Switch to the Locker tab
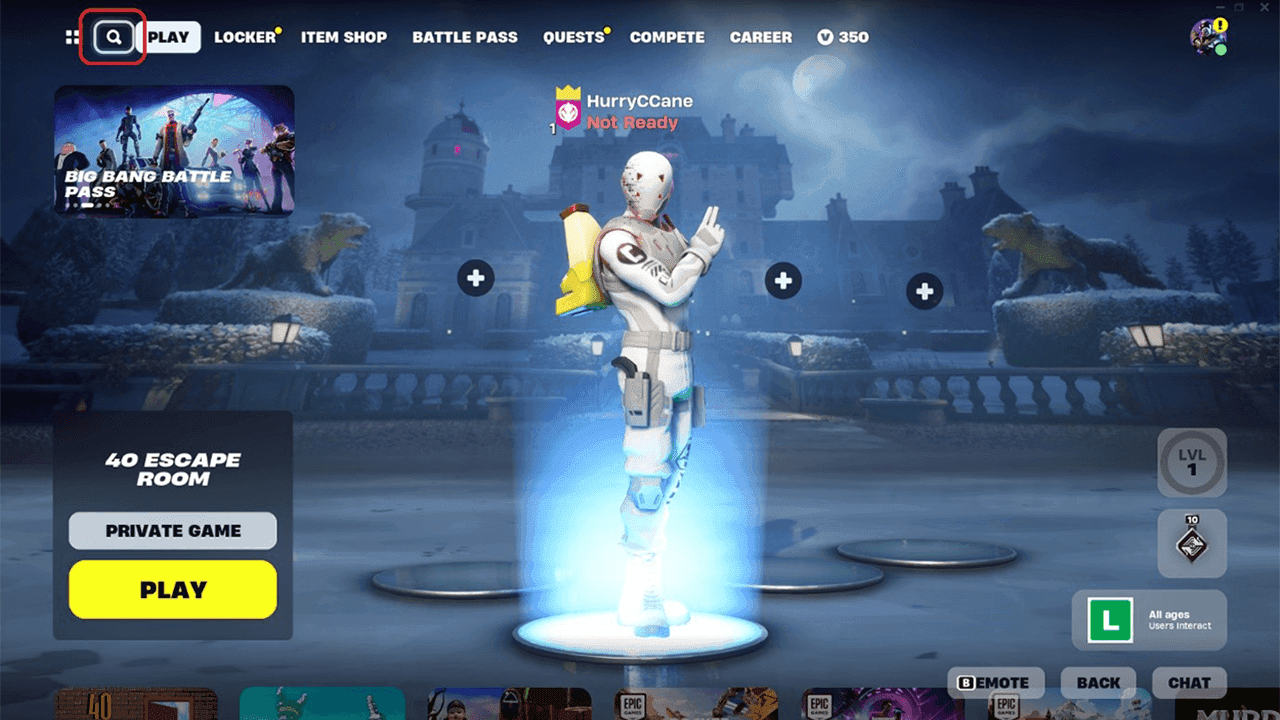Image resolution: width=1280 pixels, height=720 pixels. (x=245, y=37)
